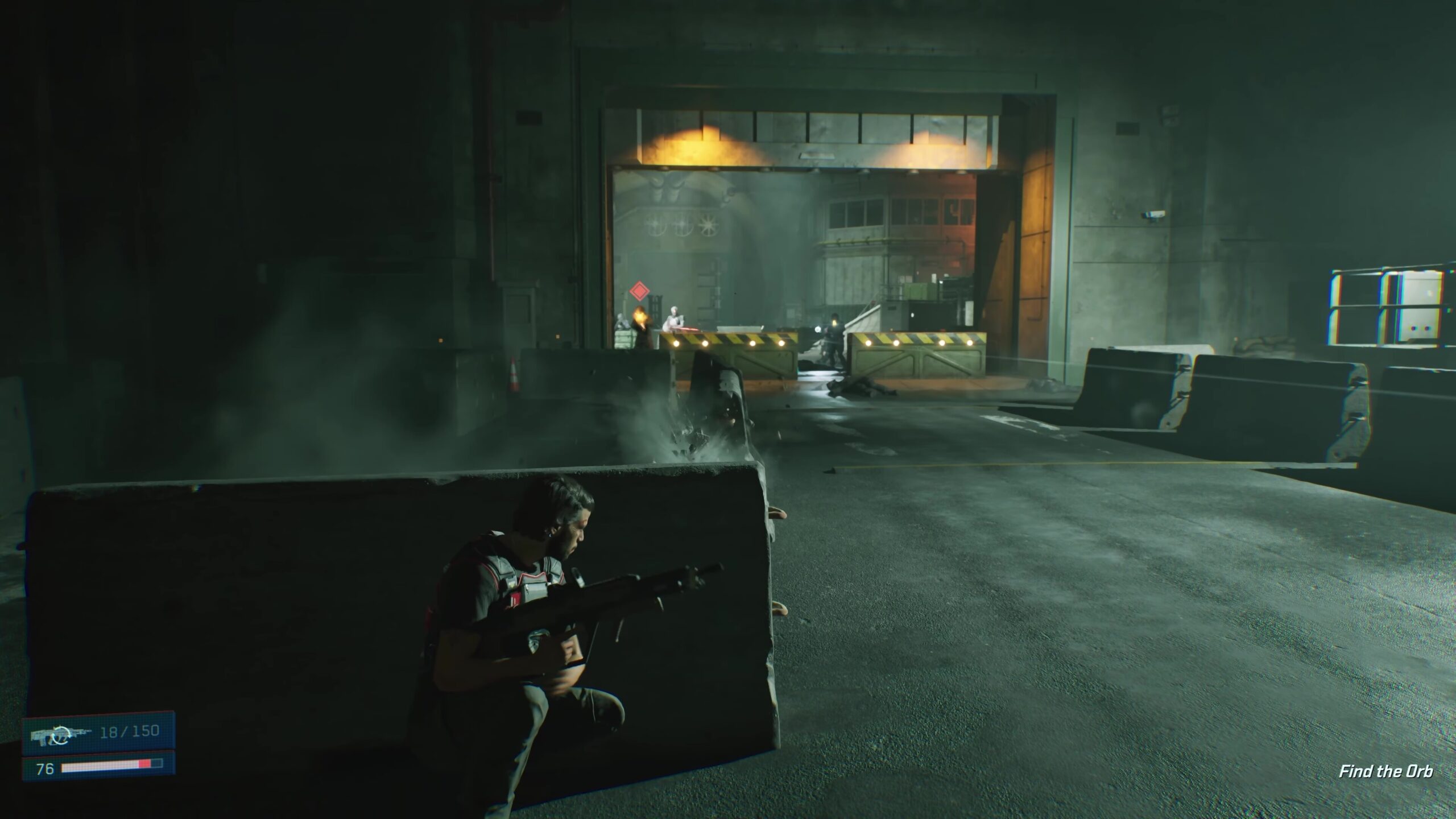Click the Find the Orb objective

1385,771
